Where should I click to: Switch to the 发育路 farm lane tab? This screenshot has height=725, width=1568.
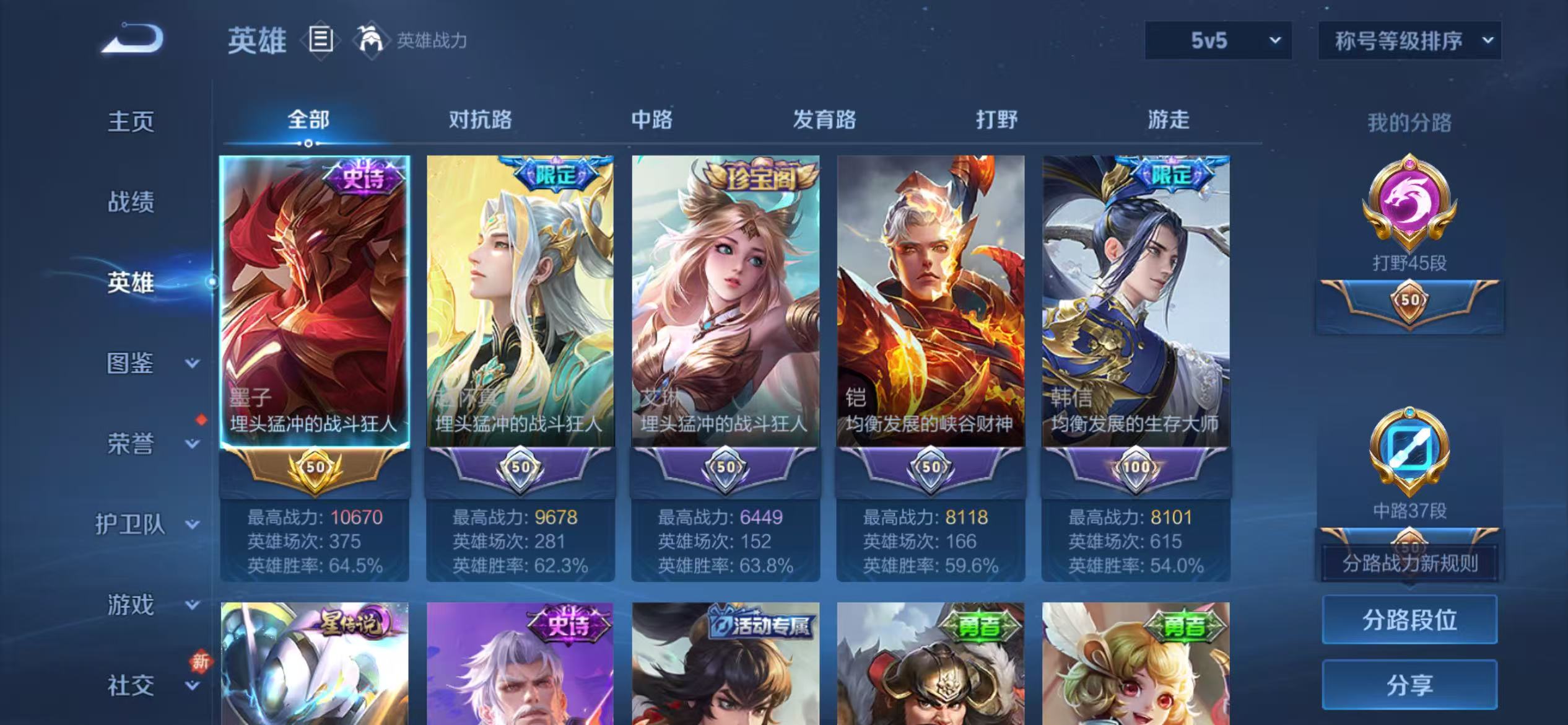(x=824, y=119)
